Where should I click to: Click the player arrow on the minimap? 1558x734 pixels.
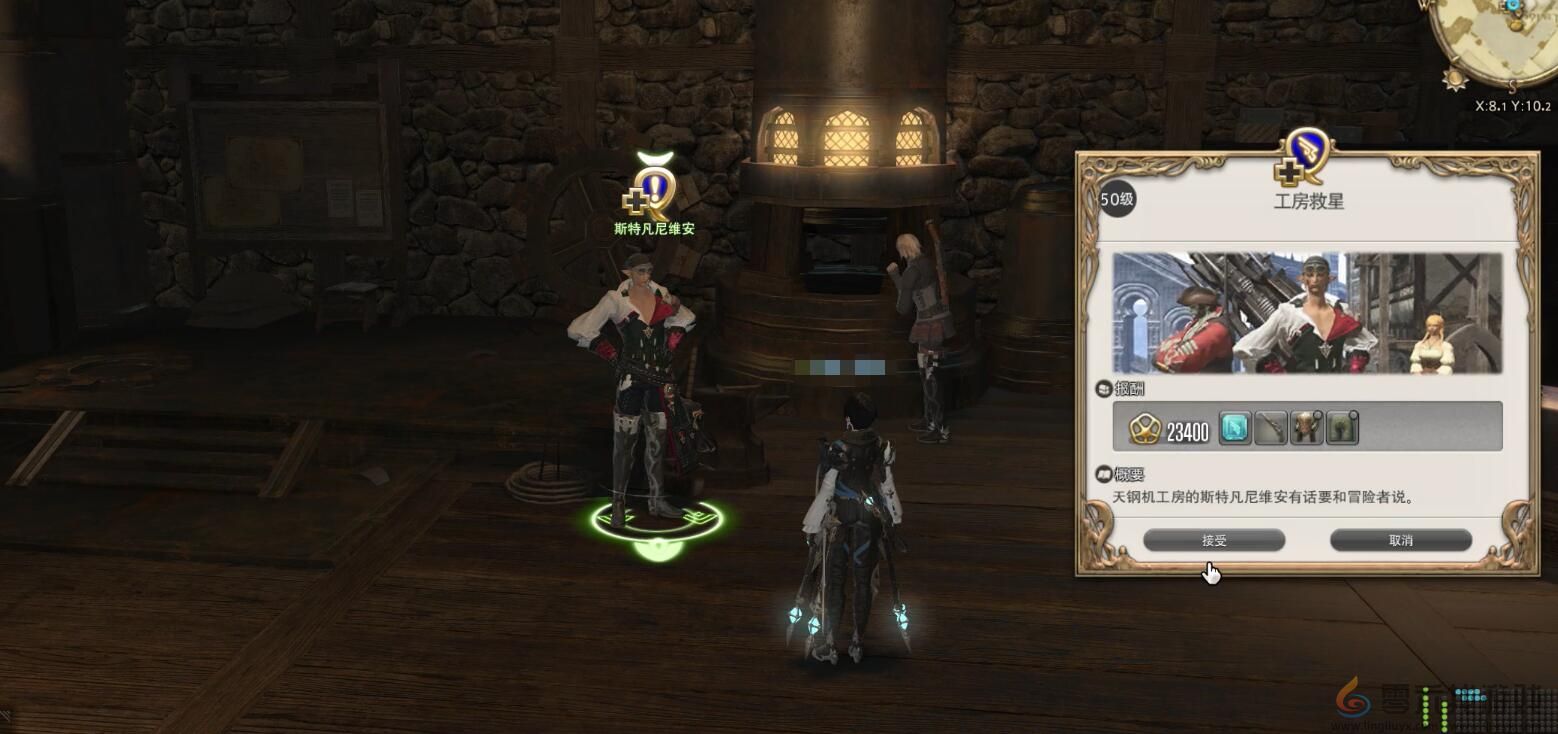pos(1512,8)
